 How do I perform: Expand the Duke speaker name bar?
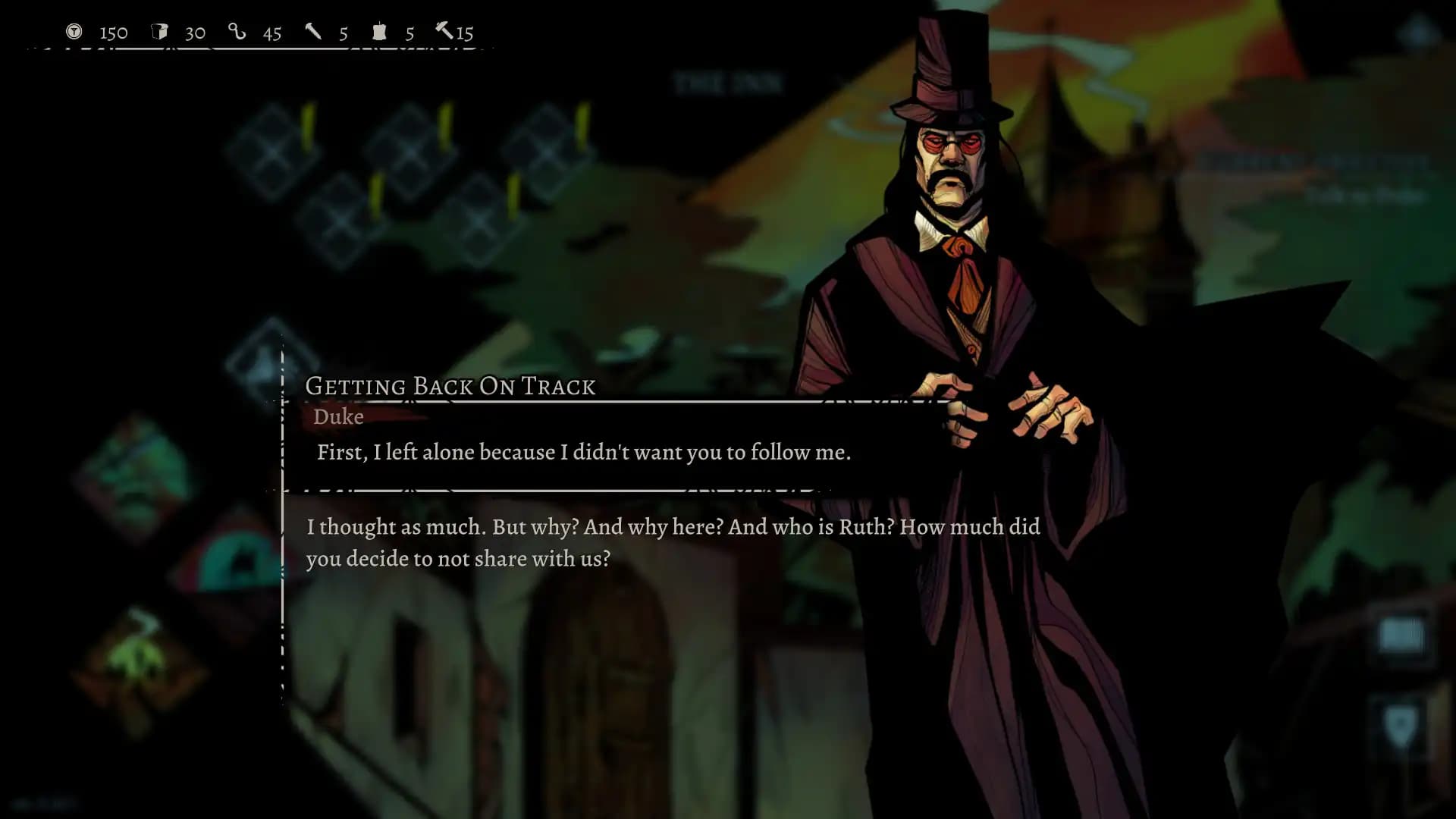point(339,417)
